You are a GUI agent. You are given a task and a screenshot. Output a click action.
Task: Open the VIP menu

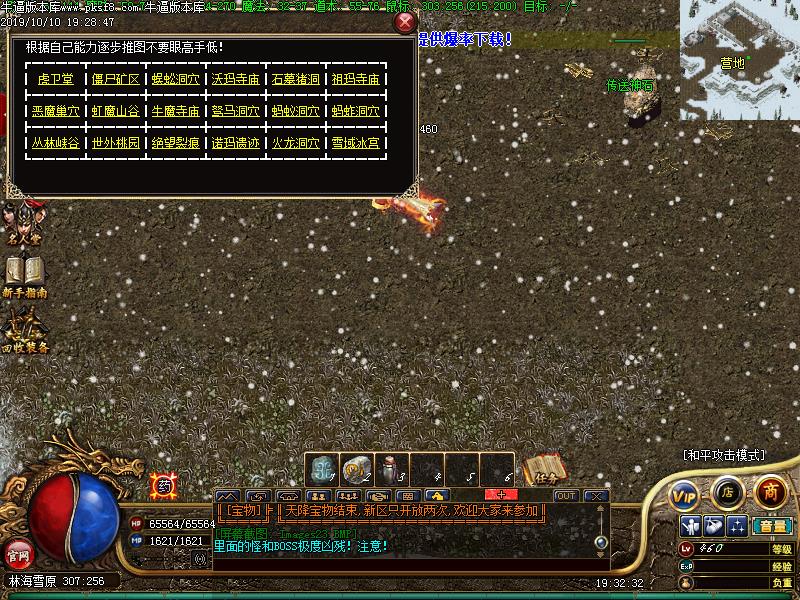pos(685,495)
